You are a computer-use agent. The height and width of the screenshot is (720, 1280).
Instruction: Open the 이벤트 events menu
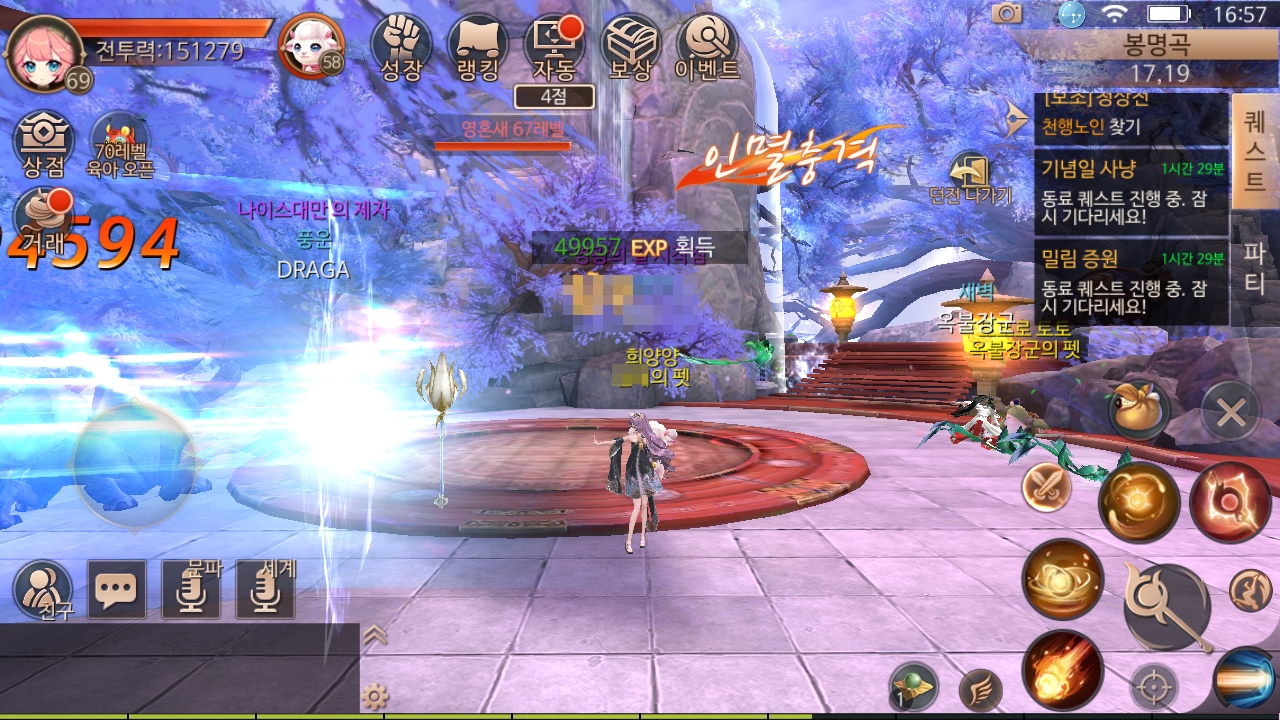point(707,46)
